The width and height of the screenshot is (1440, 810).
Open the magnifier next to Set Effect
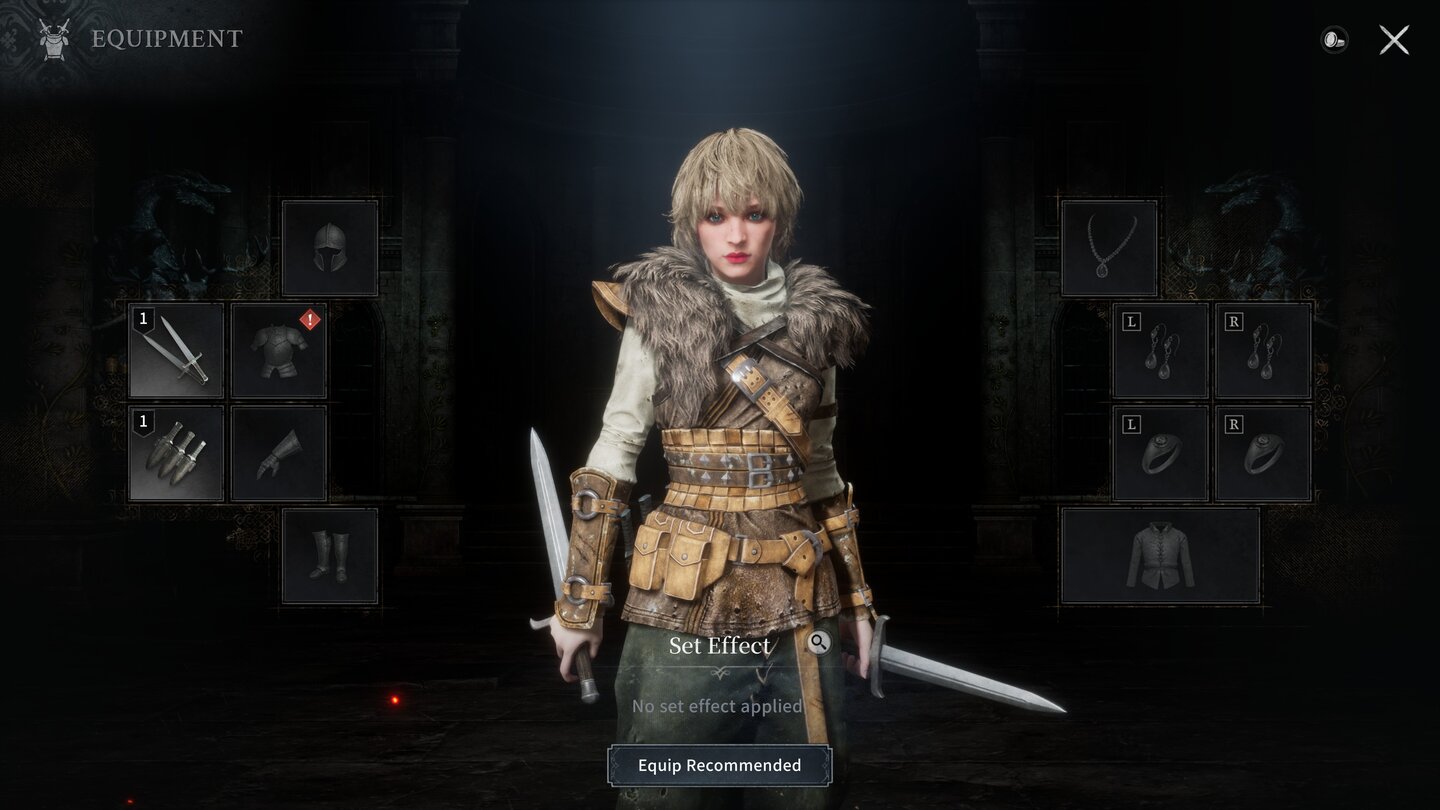point(818,644)
